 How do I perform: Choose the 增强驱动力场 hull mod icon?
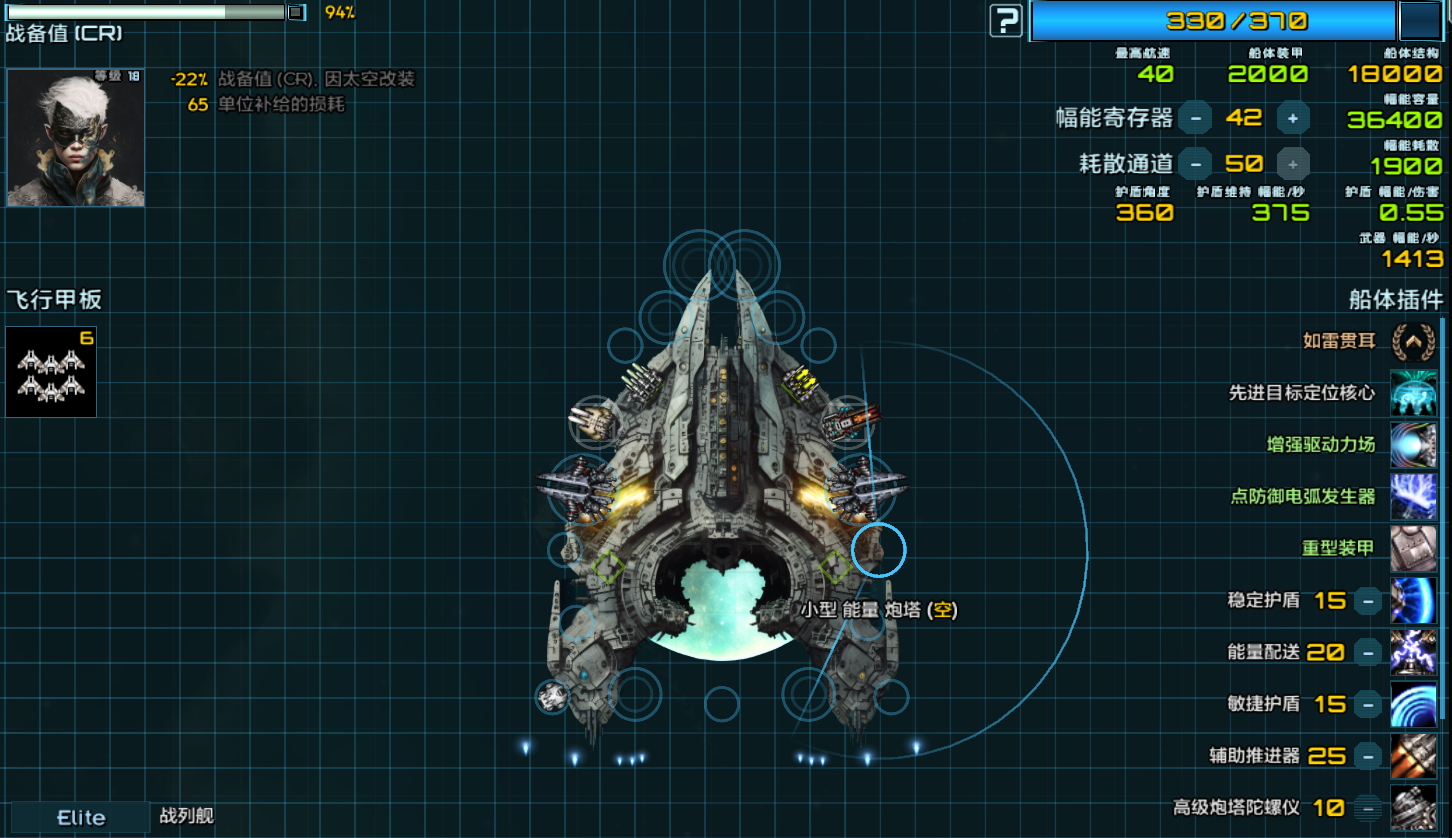point(1413,446)
